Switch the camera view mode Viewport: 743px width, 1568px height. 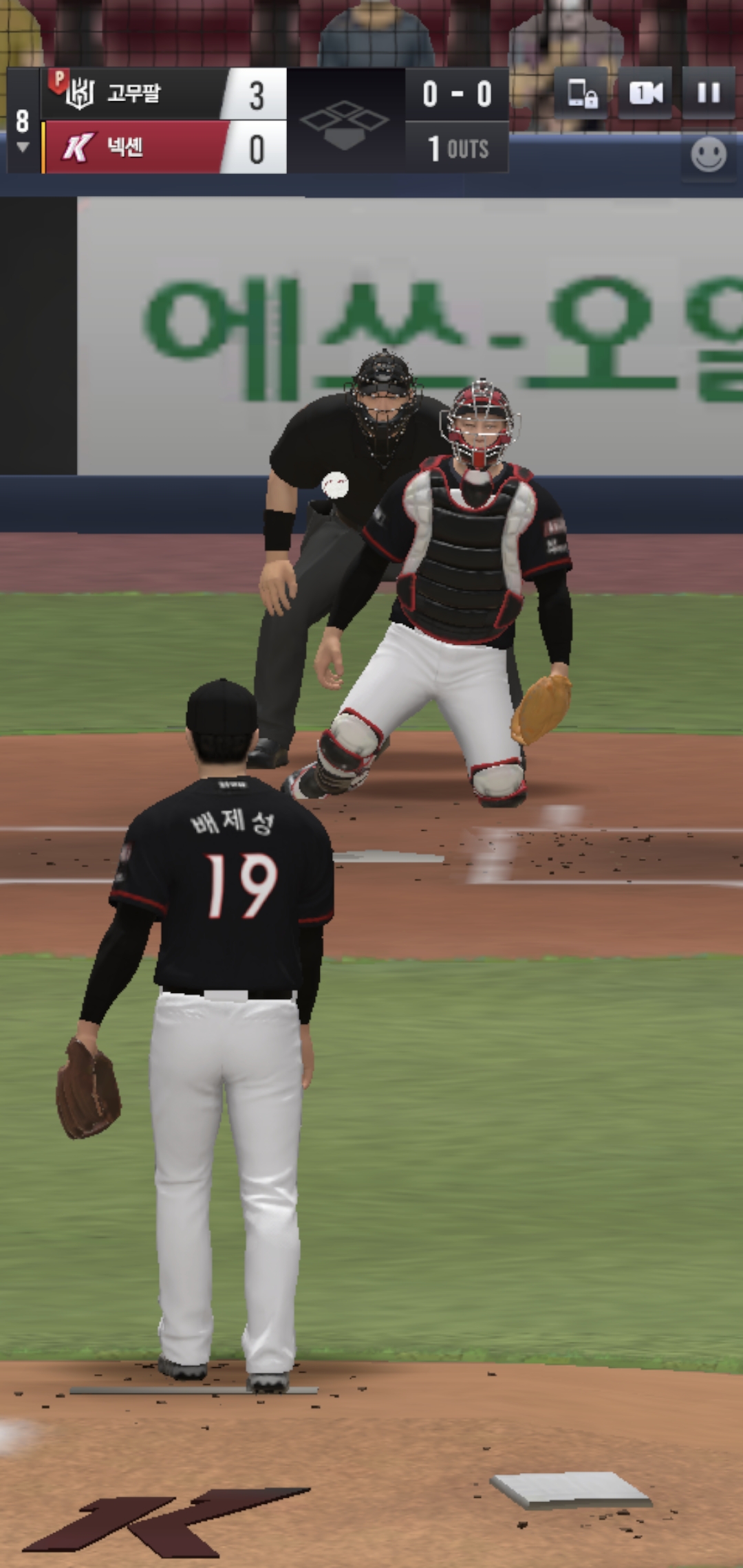coord(645,93)
